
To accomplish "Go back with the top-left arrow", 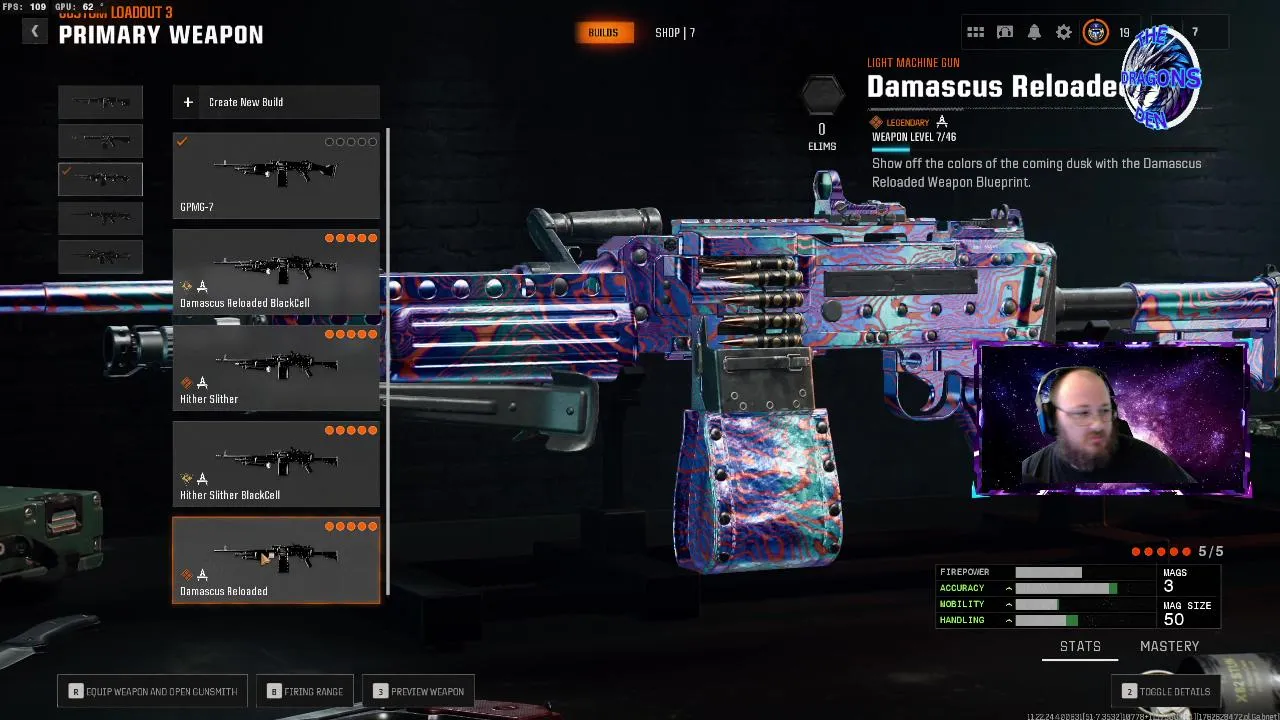I will 35,32.
